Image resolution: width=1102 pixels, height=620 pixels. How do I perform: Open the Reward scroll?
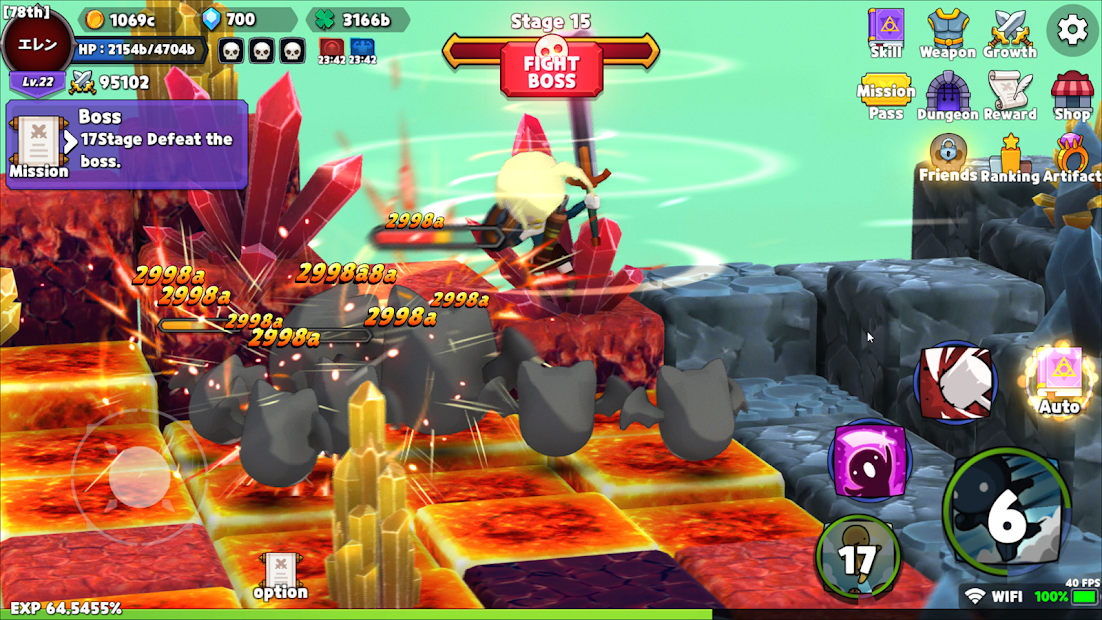(1010, 97)
